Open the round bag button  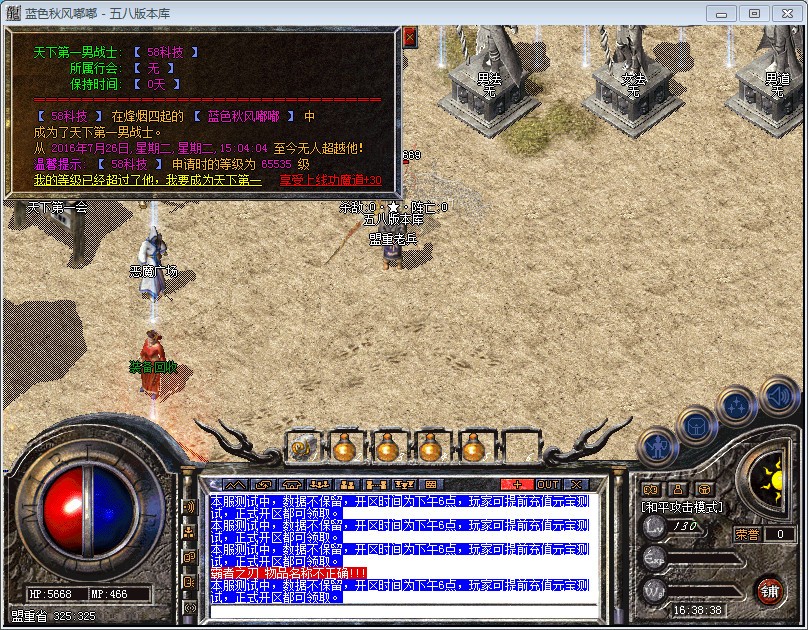click(697, 427)
